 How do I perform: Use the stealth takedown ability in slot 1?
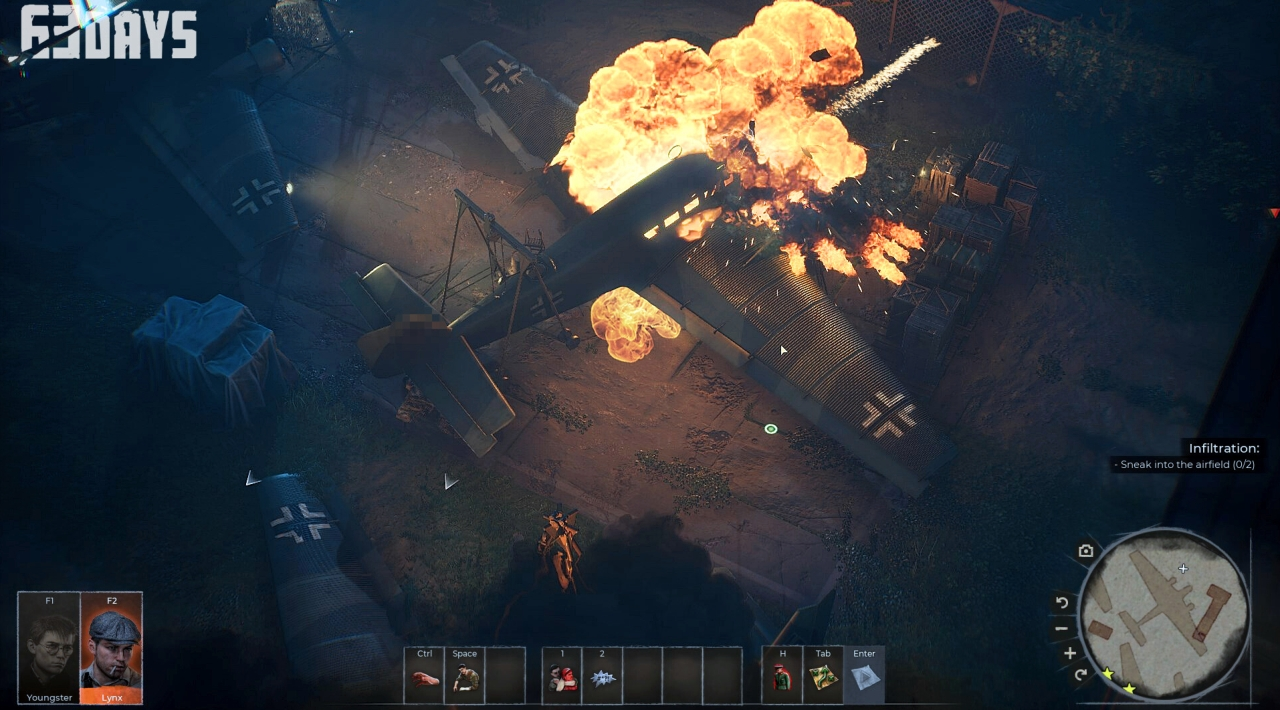(x=562, y=676)
